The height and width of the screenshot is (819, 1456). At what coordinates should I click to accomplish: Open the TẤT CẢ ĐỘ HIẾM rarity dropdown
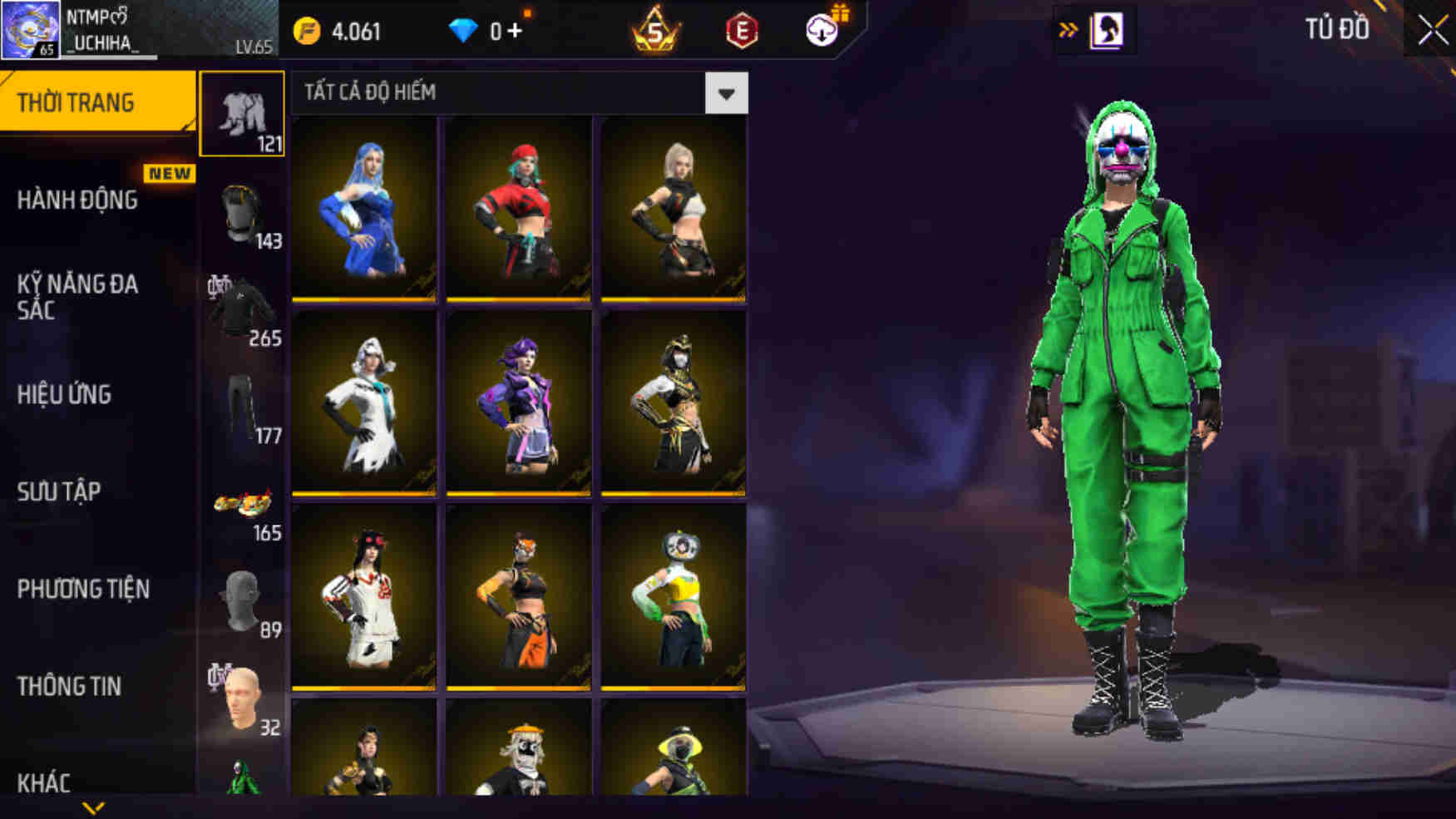click(727, 93)
